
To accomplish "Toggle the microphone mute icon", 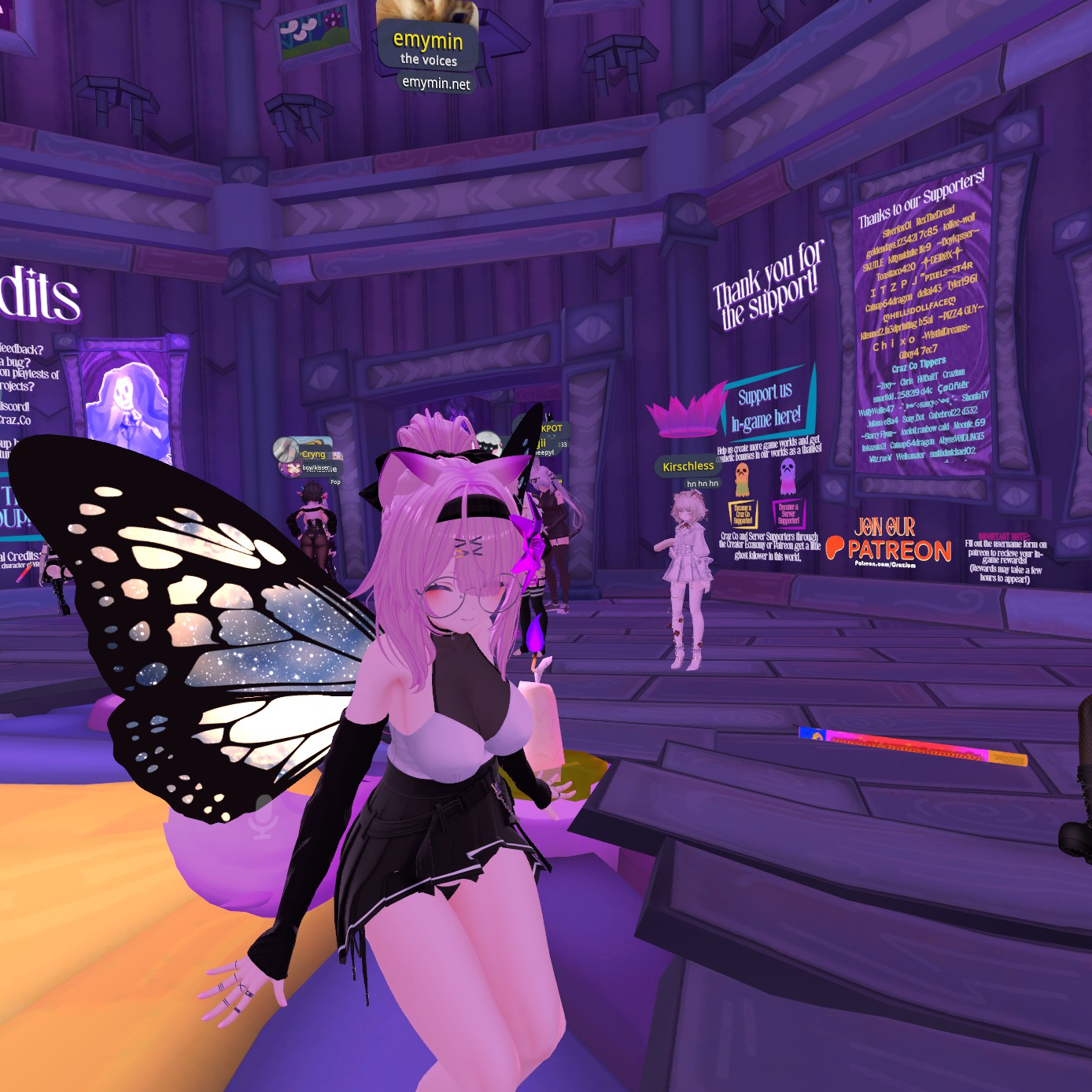I will pyautogui.click(x=264, y=816).
